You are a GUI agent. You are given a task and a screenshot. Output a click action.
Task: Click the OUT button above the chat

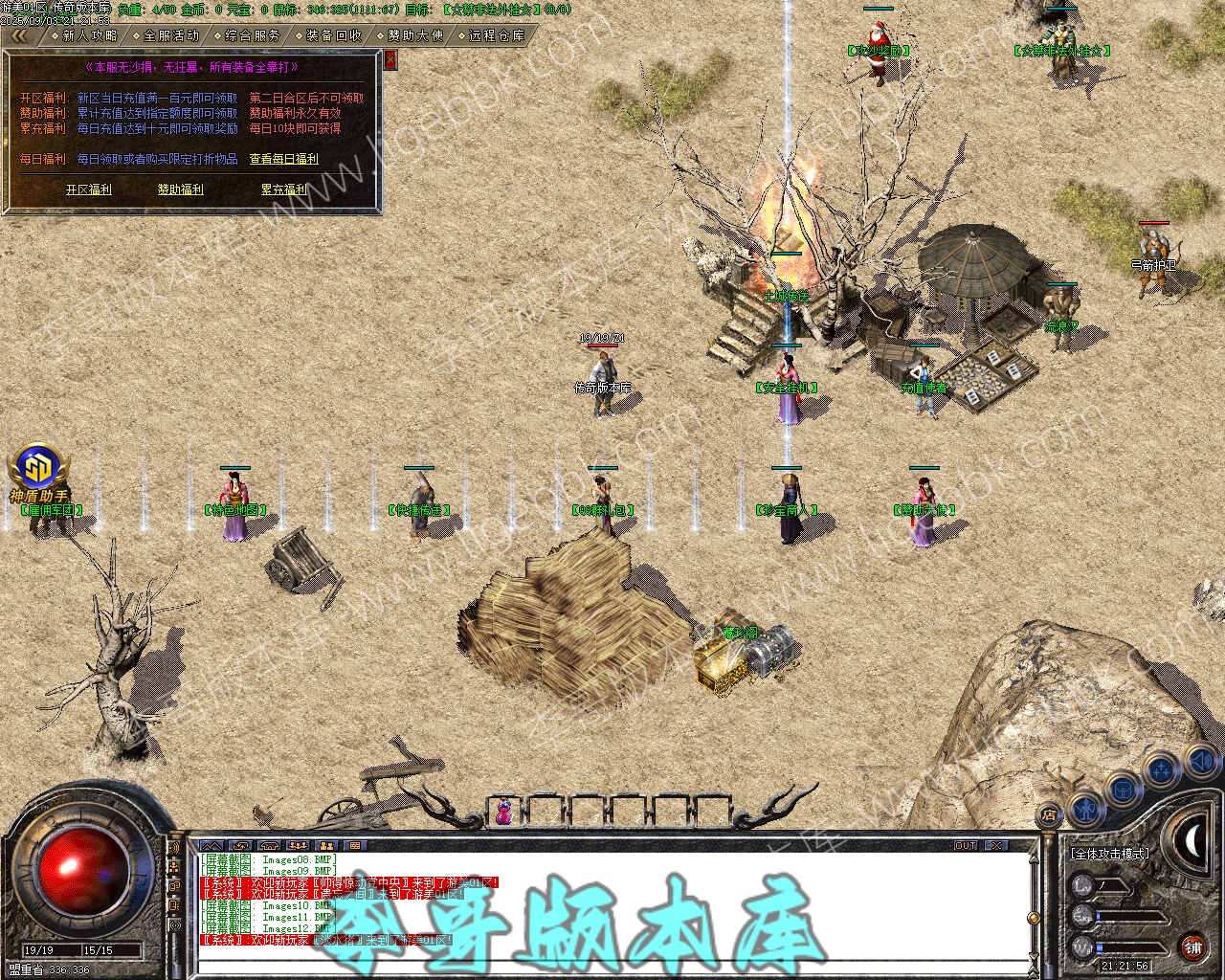tap(965, 846)
